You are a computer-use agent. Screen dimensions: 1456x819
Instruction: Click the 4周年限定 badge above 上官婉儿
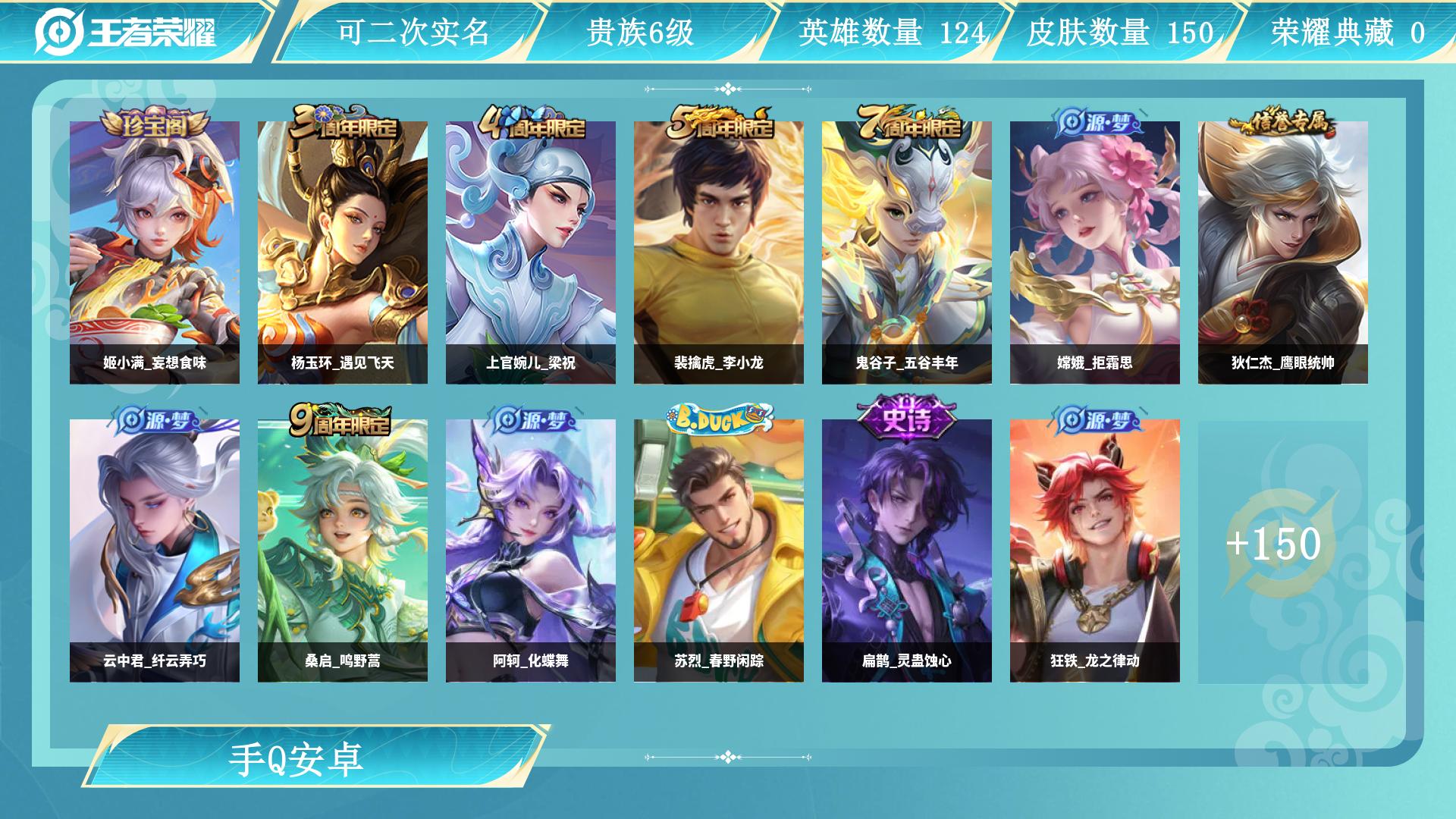click(x=531, y=124)
